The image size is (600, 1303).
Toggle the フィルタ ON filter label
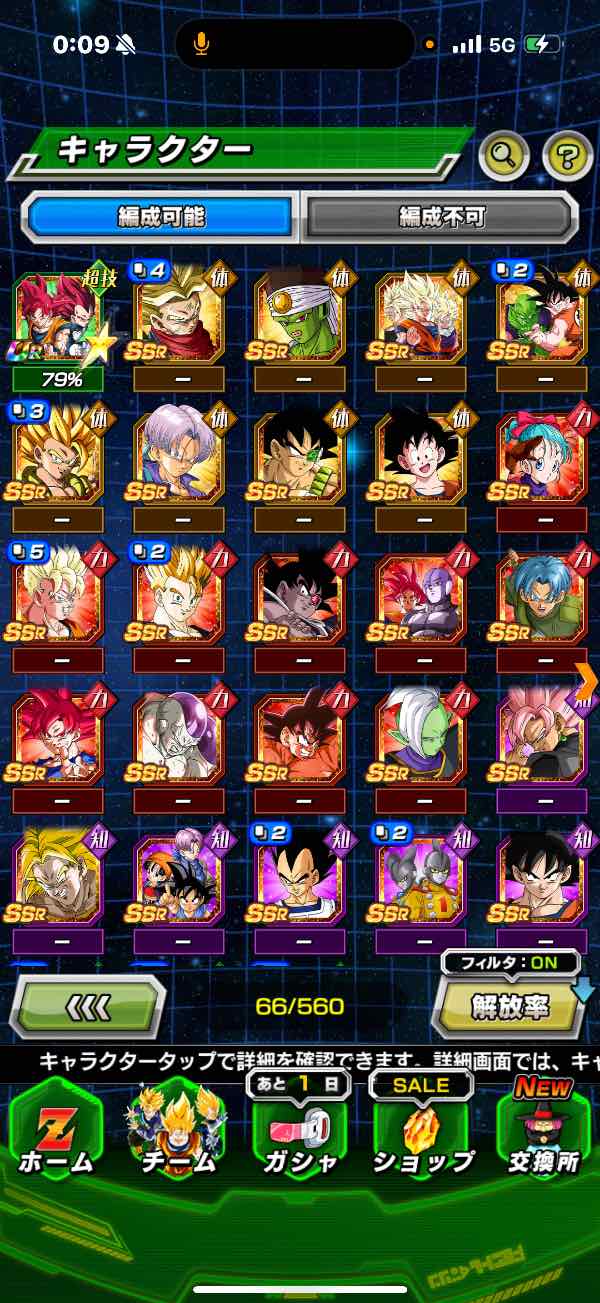click(x=512, y=964)
